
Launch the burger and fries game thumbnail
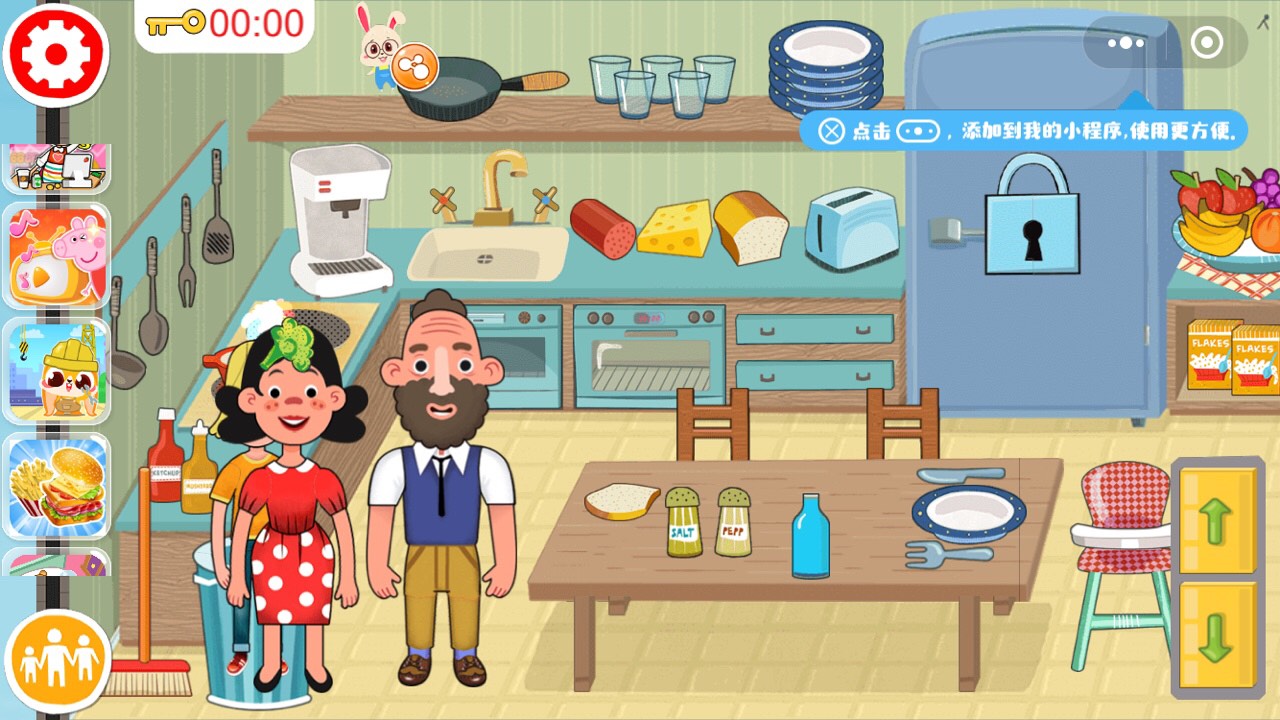point(57,487)
